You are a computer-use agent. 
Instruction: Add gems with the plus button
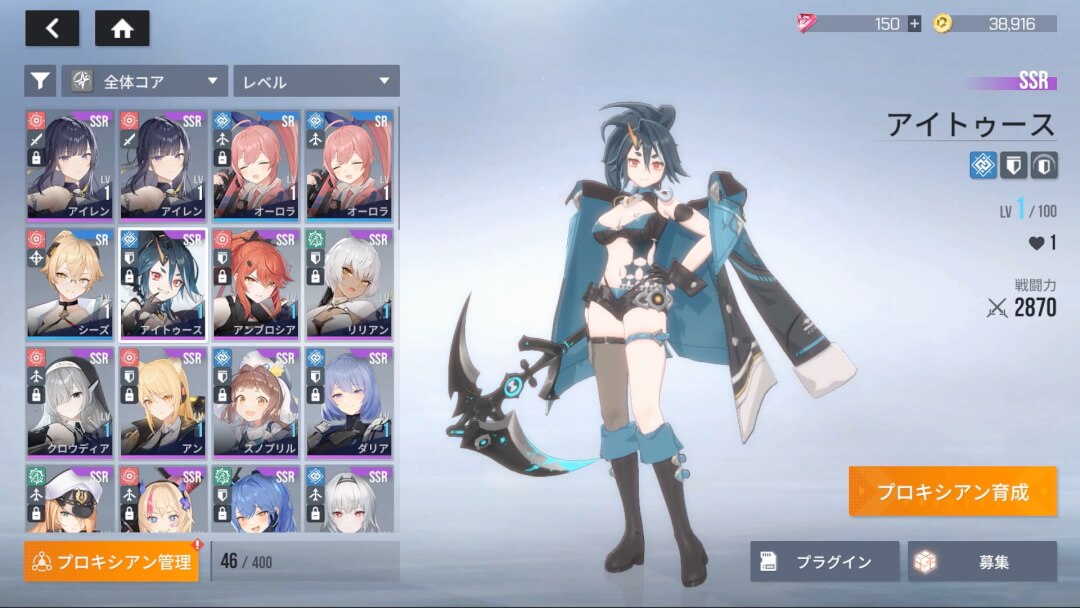914,24
